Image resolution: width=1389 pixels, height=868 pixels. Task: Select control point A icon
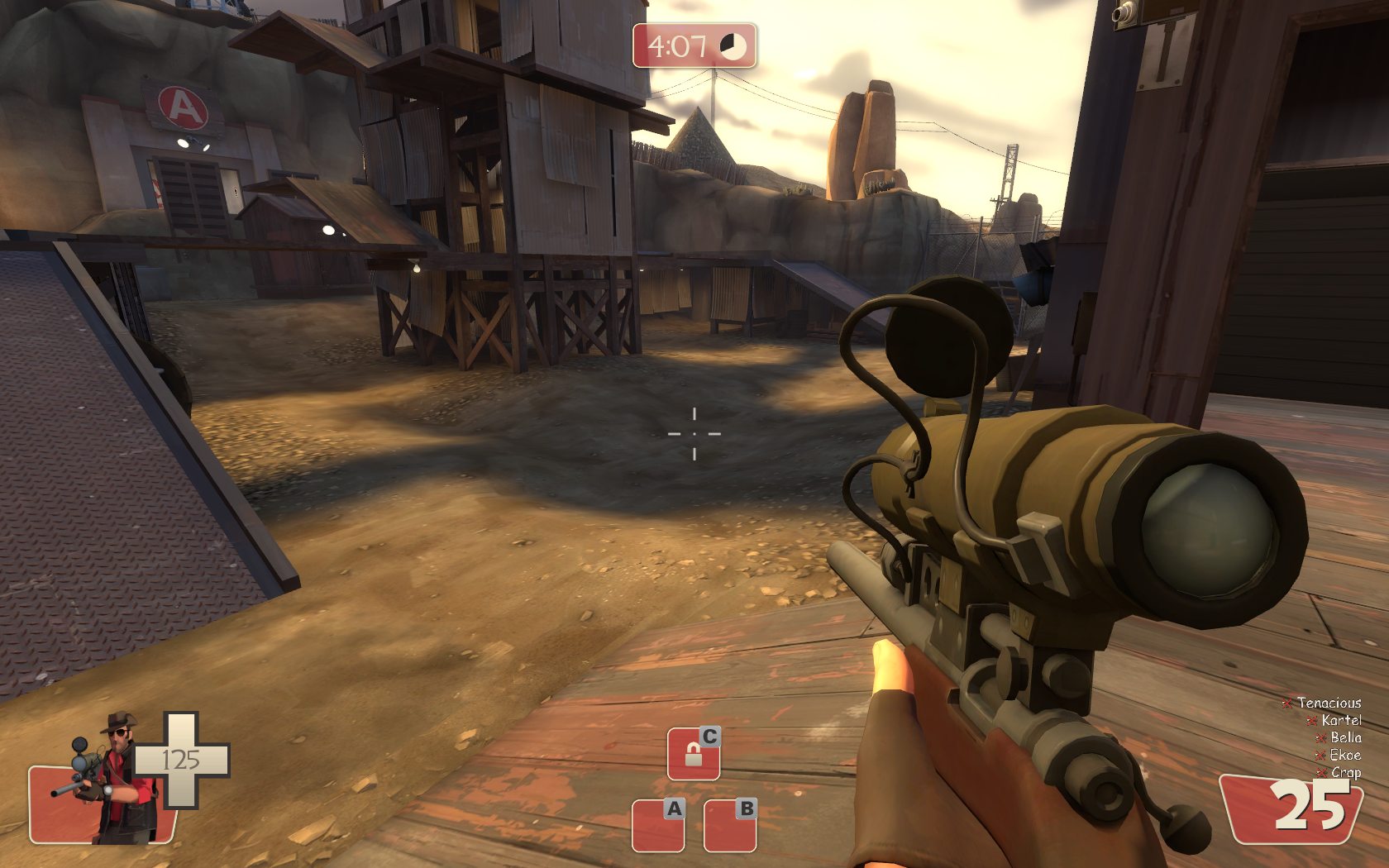tap(658, 825)
